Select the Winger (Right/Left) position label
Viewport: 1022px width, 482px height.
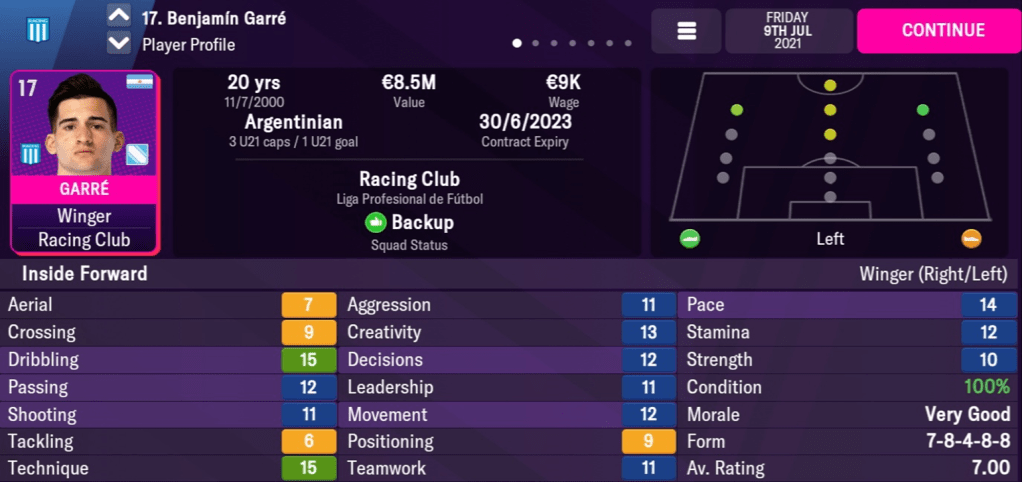(935, 274)
